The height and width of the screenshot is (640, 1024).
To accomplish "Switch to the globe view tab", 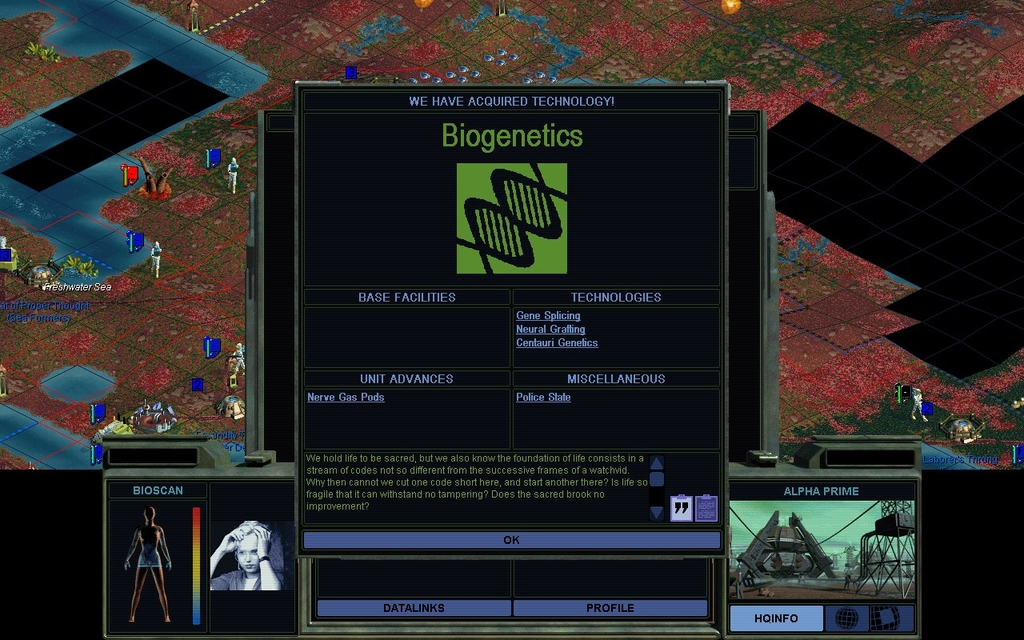I will (846, 618).
